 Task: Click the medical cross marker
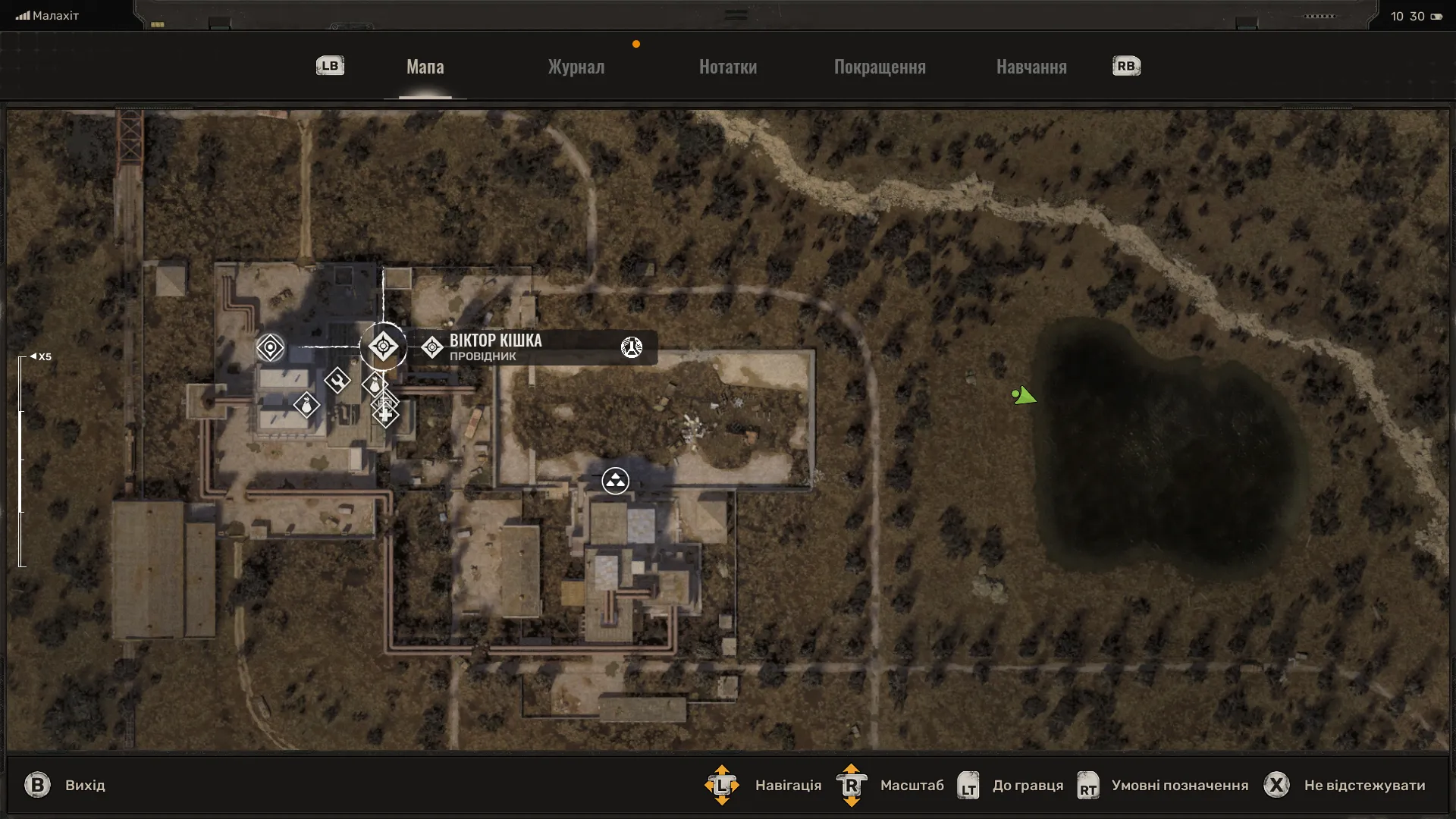coord(386,416)
